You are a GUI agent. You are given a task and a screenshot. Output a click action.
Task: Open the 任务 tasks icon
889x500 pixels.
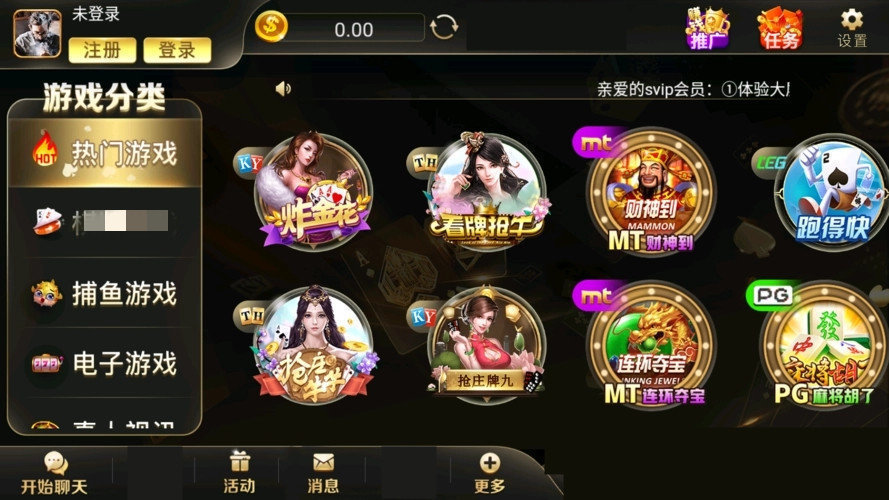pyautogui.click(x=780, y=29)
